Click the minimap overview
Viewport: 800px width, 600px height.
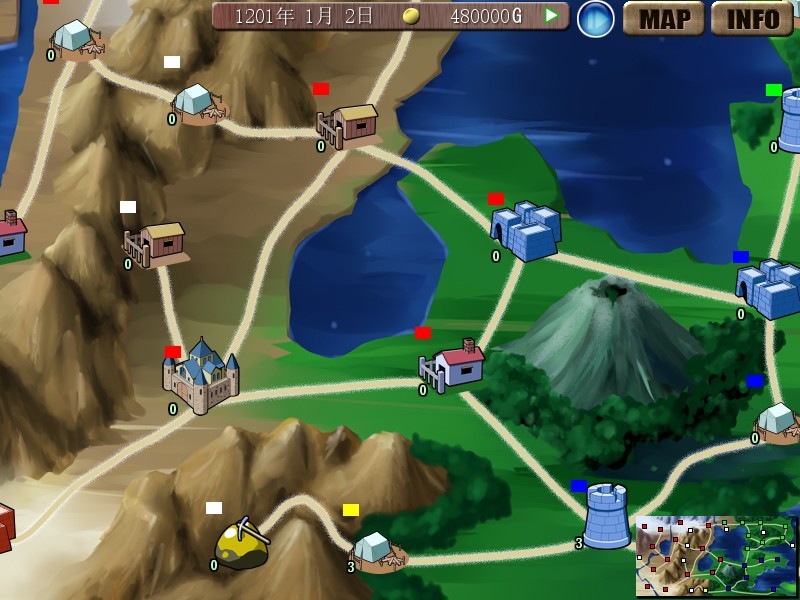716,556
